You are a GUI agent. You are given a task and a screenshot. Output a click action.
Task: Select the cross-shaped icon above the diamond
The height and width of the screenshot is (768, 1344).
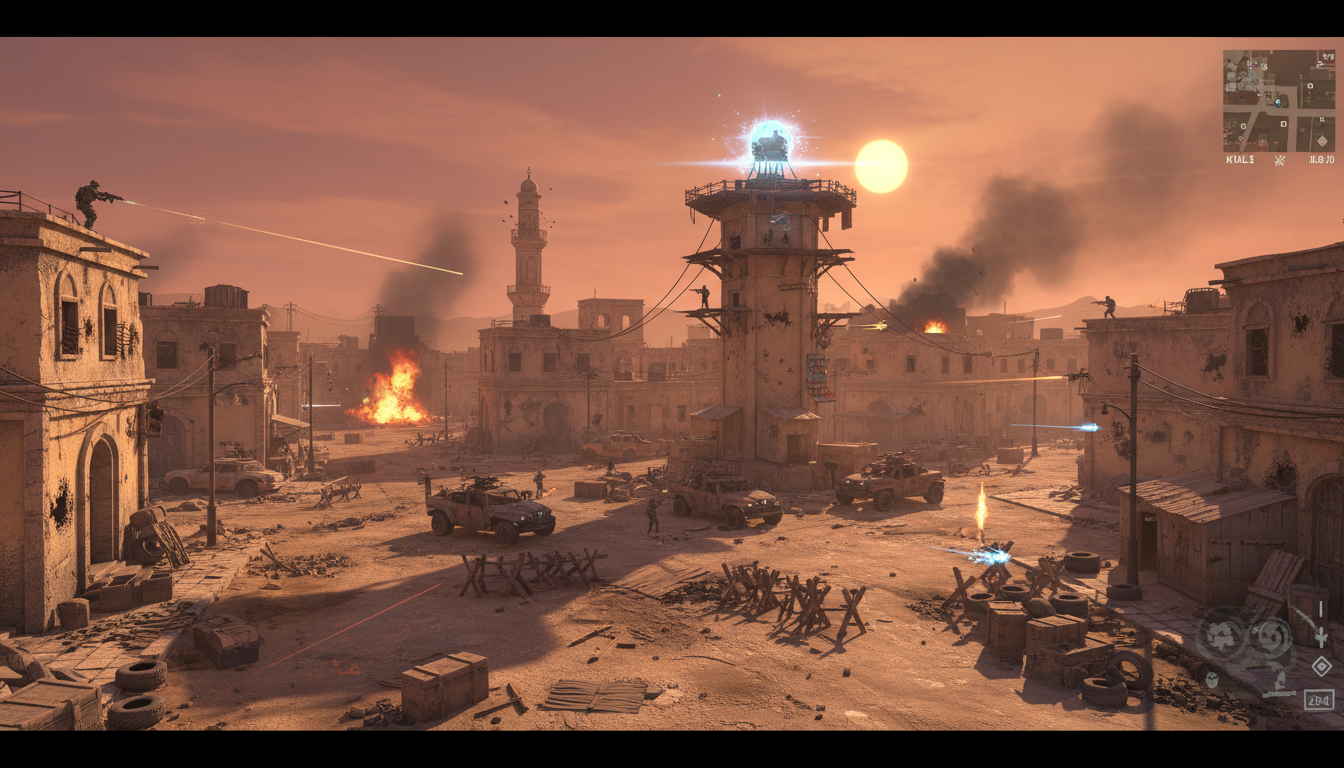1321,636
